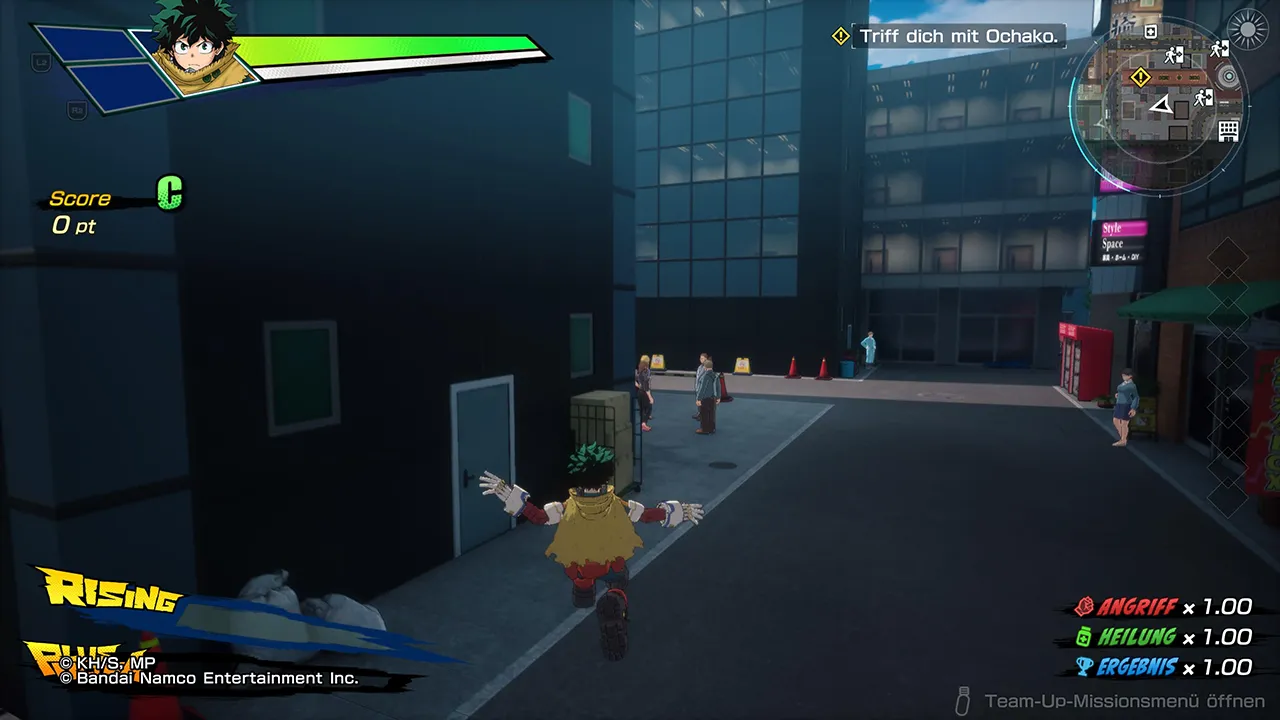The image size is (1280, 720).
Task: Click Deku's character portrait
Action: pyautogui.click(x=194, y=48)
